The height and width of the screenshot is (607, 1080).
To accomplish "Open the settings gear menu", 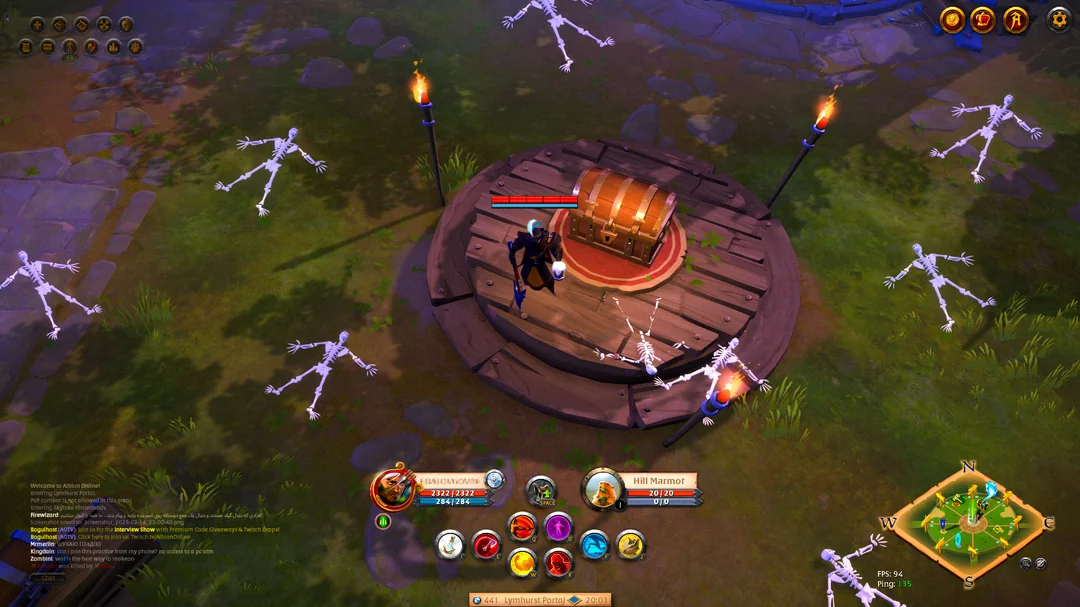I will tap(1058, 19).
